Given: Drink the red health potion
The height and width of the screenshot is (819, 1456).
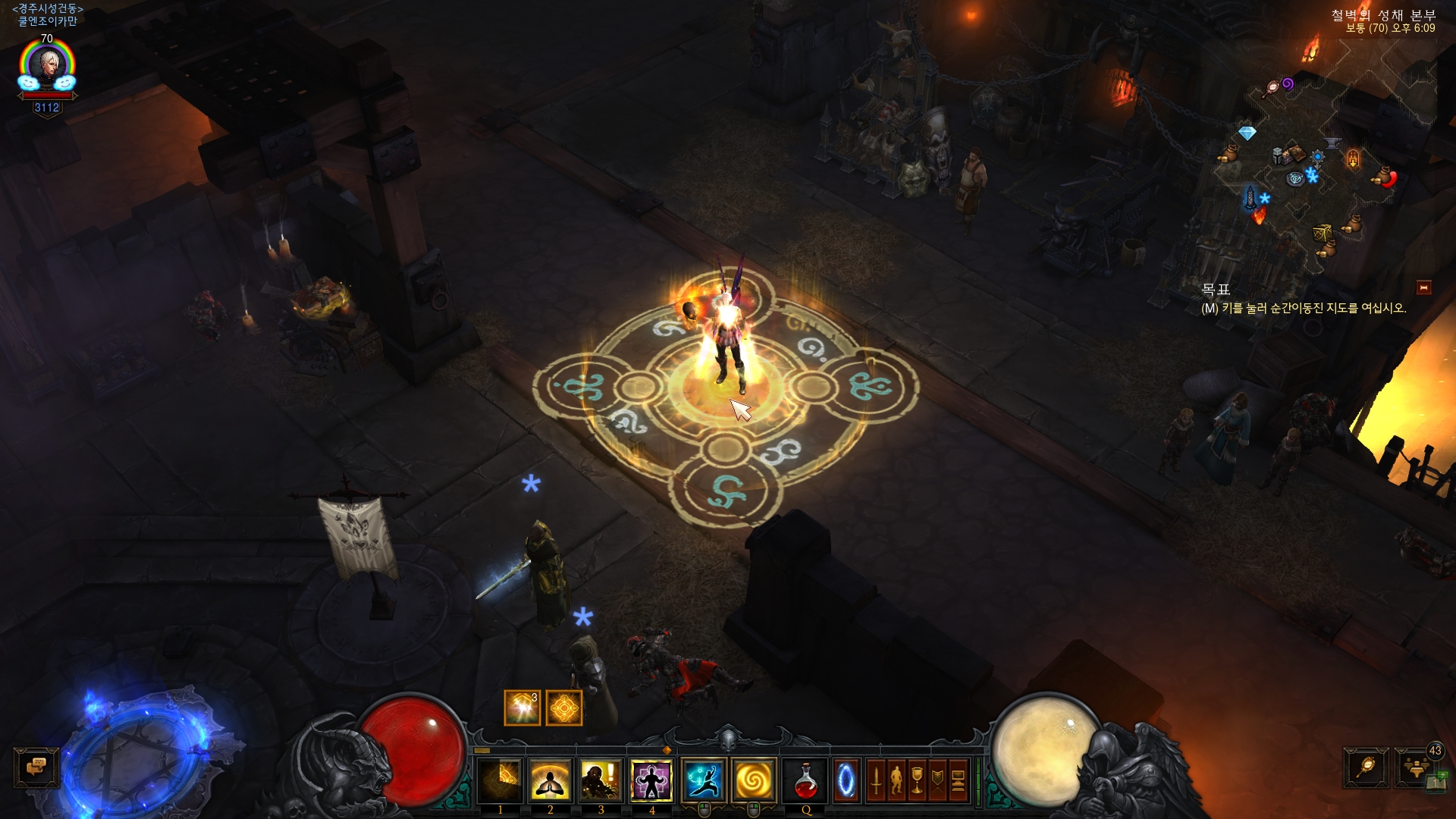Looking at the screenshot, I should coord(805,780).
